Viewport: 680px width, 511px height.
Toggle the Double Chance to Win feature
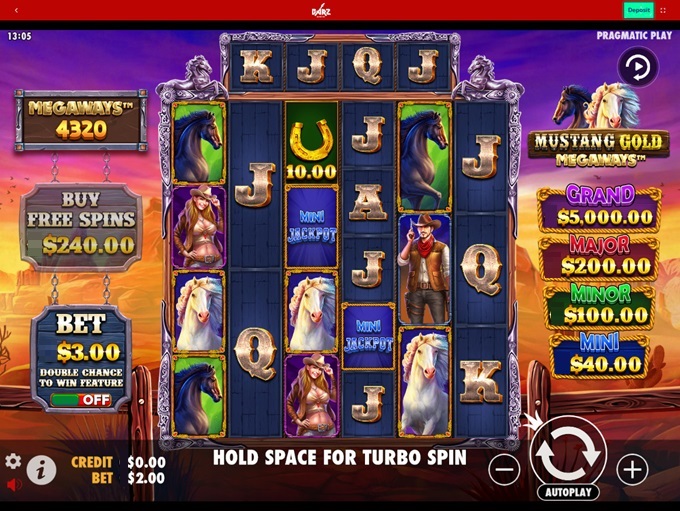82,399
